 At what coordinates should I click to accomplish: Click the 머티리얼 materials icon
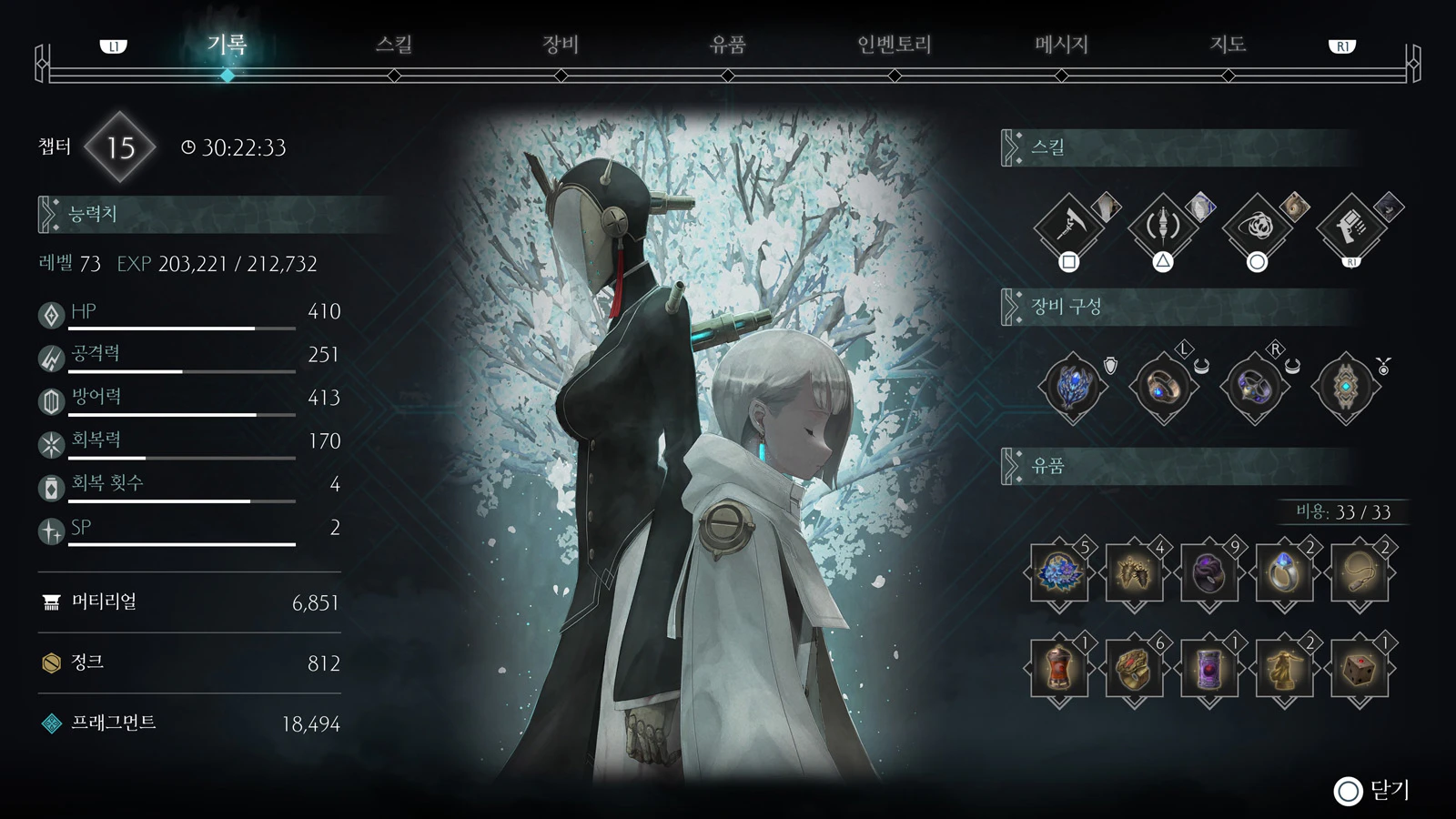(50, 602)
